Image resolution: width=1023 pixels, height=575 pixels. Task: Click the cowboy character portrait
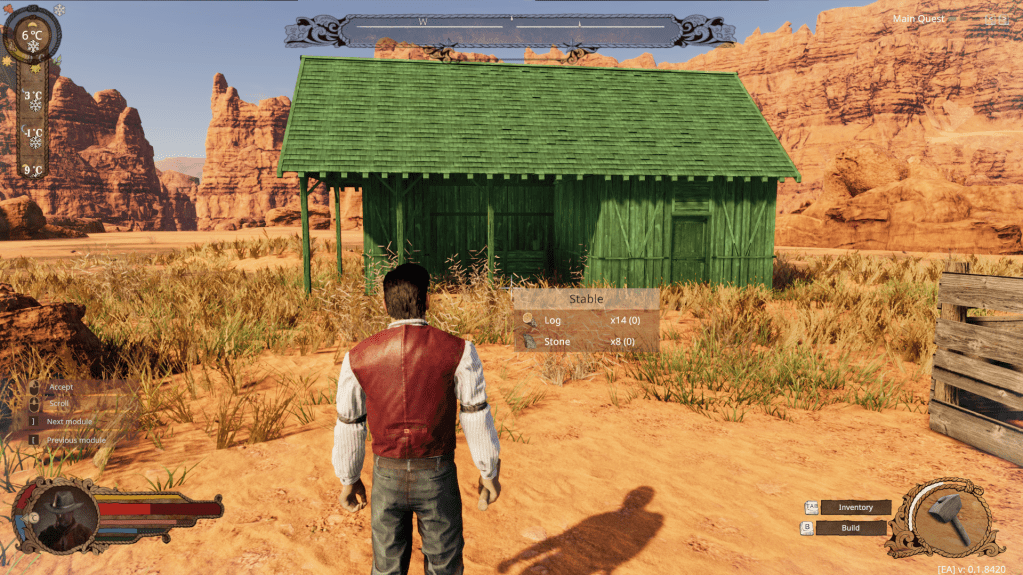[61, 512]
